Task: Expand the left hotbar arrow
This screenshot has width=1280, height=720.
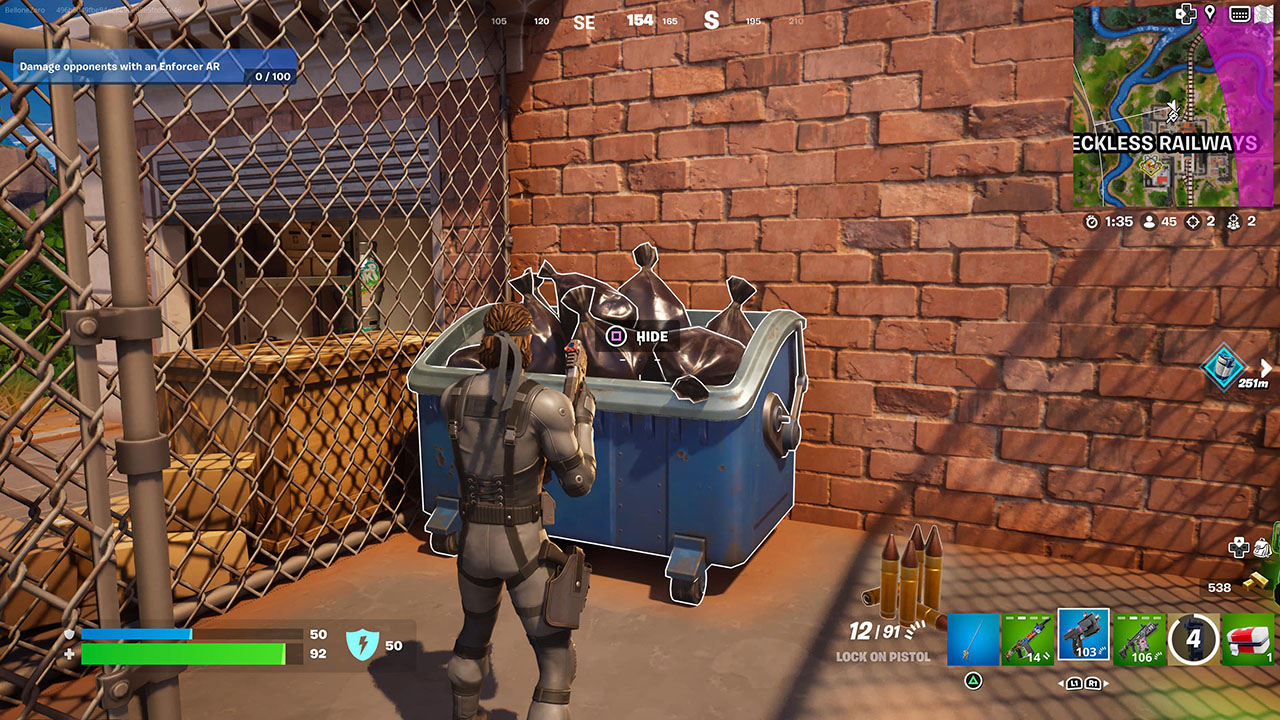Action: (x=1059, y=683)
